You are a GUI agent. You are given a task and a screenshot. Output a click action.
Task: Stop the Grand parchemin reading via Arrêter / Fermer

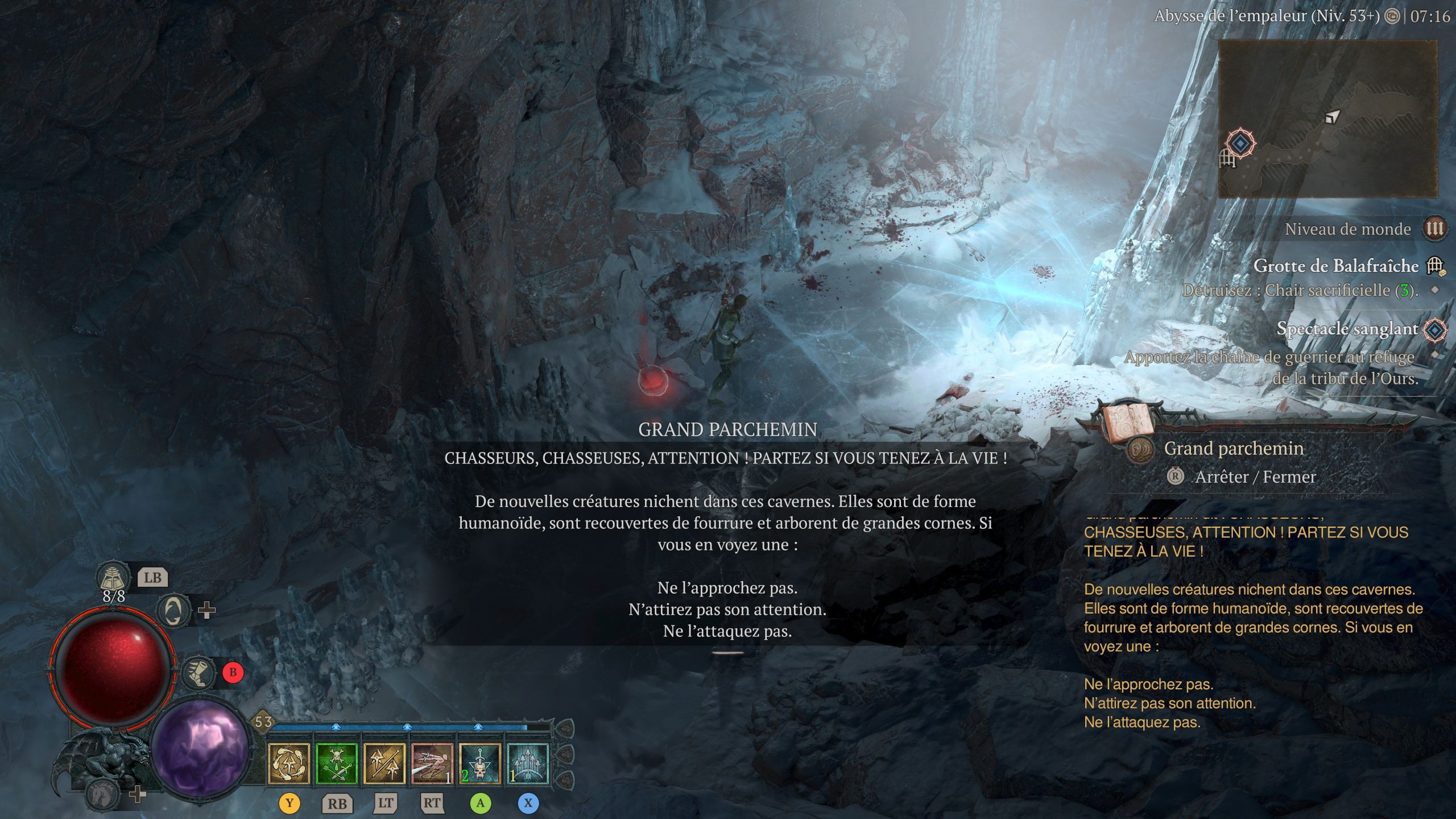1254,477
